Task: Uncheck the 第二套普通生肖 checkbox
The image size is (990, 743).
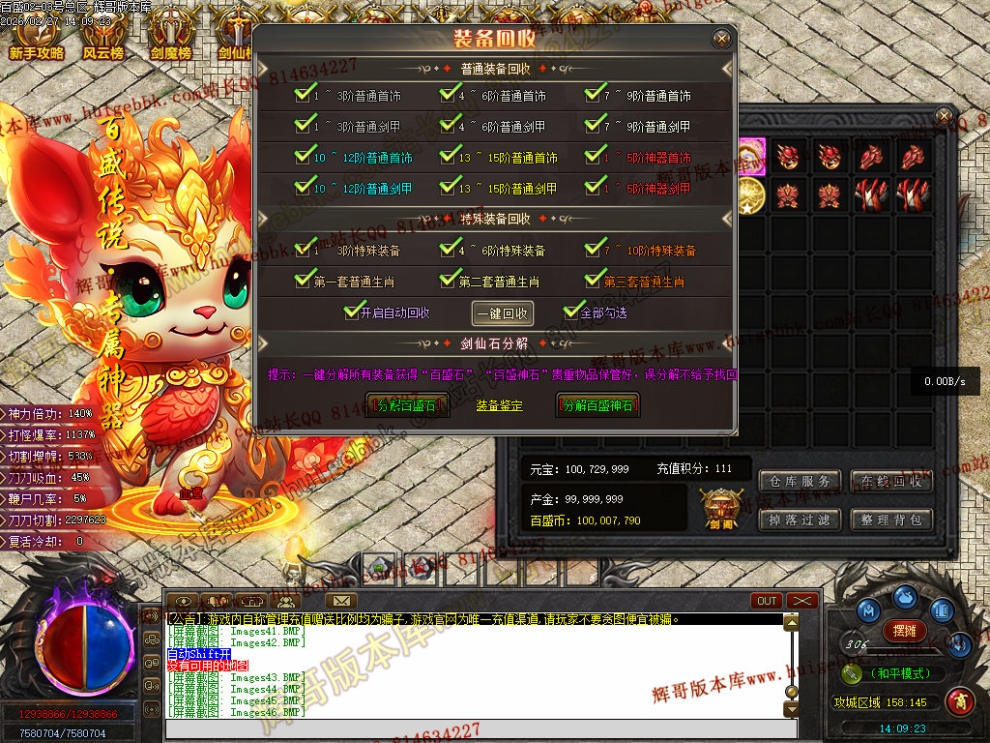Action: (x=448, y=281)
